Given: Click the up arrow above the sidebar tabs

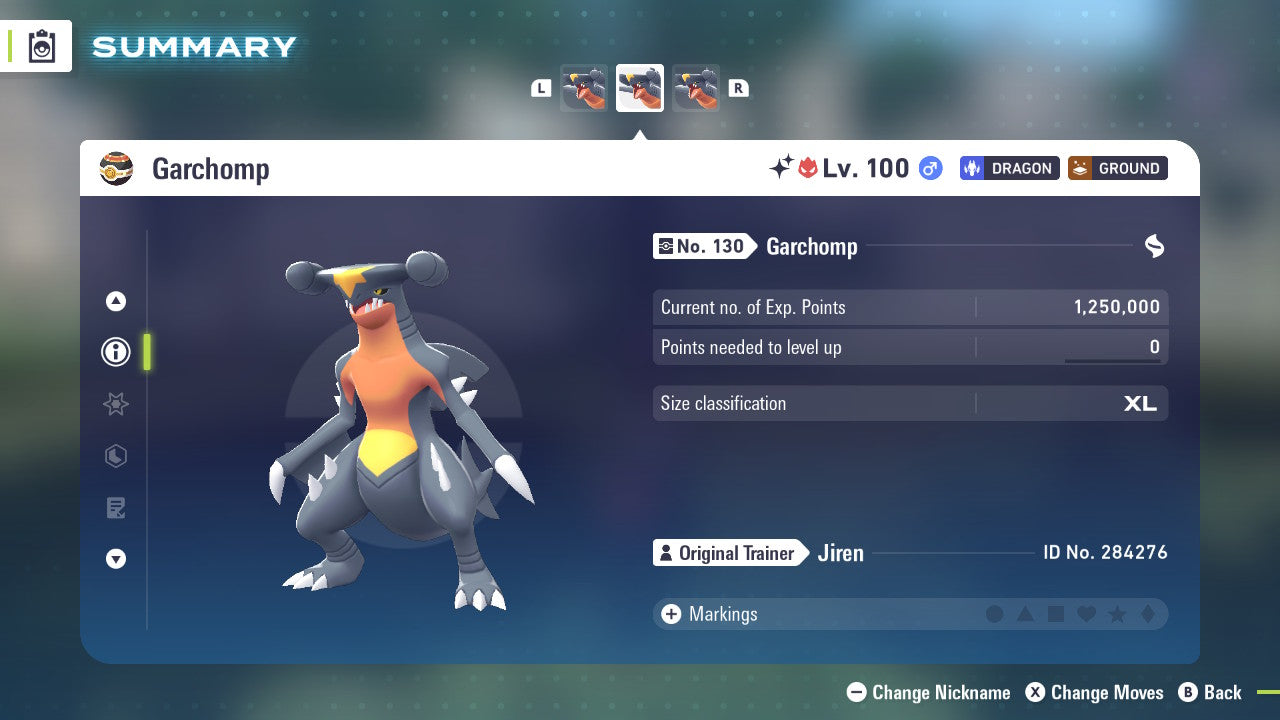Looking at the screenshot, I should 115,300.
